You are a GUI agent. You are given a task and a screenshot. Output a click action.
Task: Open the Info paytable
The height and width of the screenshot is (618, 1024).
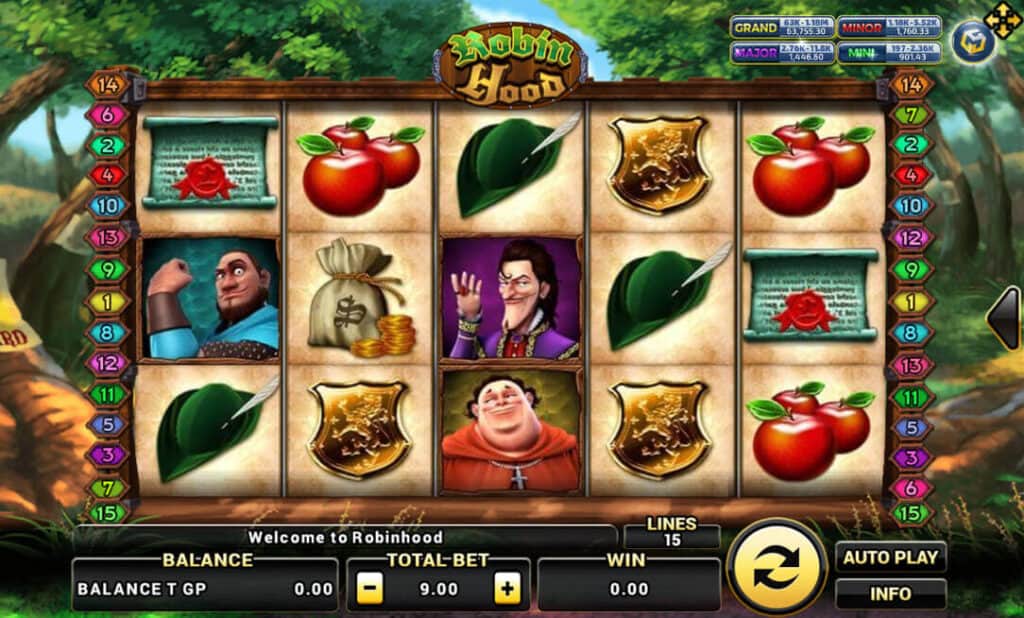pyautogui.click(x=890, y=593)
